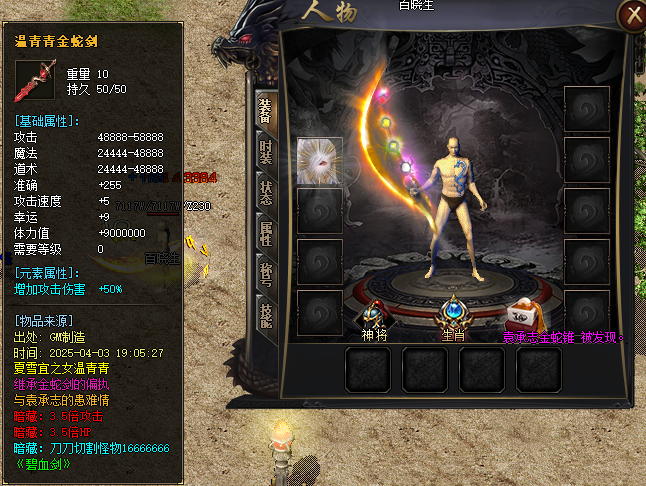Show the 状态 status tab
This screenshot has height=486, width=646.
[265, 192]
